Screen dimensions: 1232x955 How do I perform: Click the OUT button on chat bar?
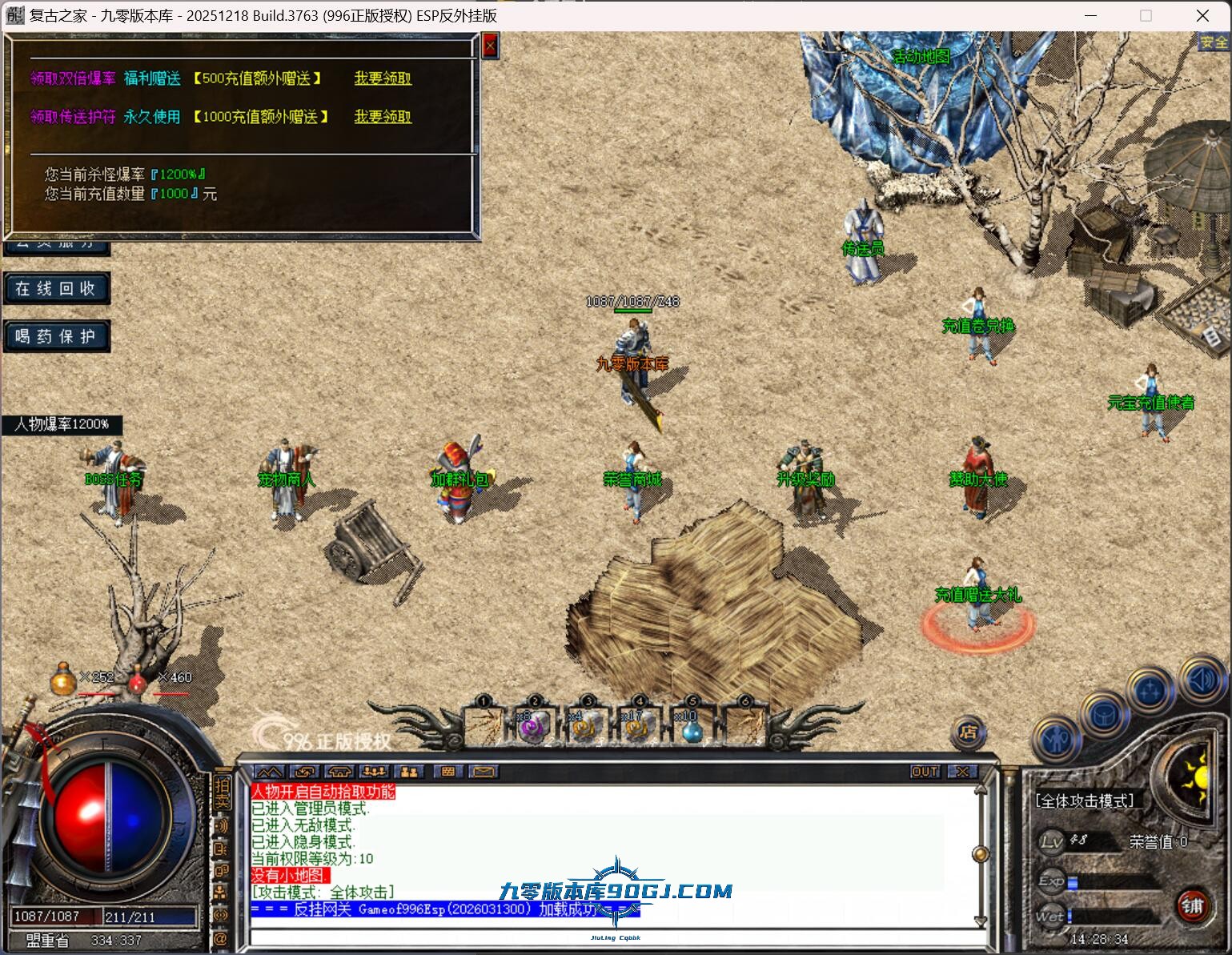click(x=925, y=772)
